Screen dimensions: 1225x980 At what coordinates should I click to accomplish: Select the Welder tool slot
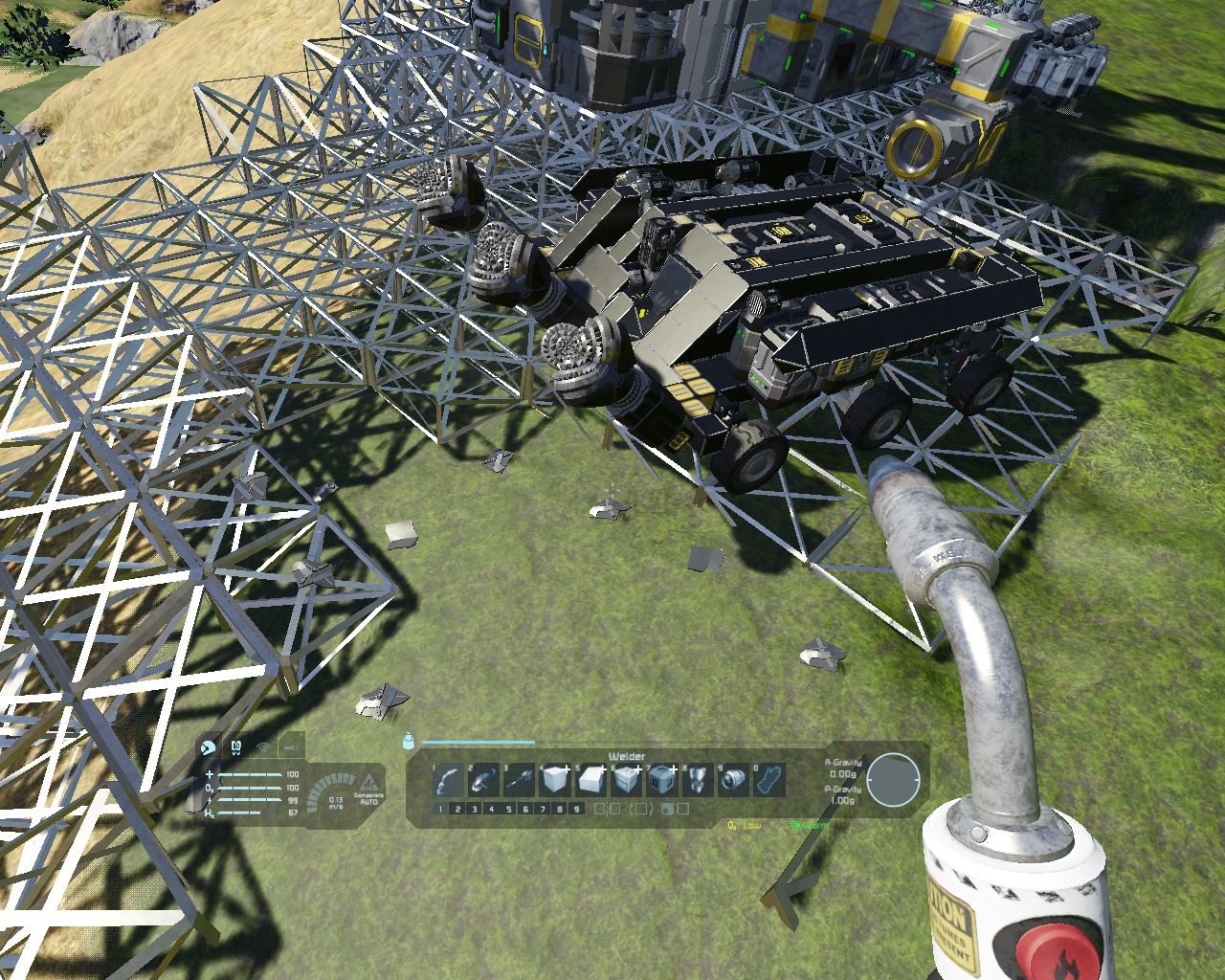point(448,781)
